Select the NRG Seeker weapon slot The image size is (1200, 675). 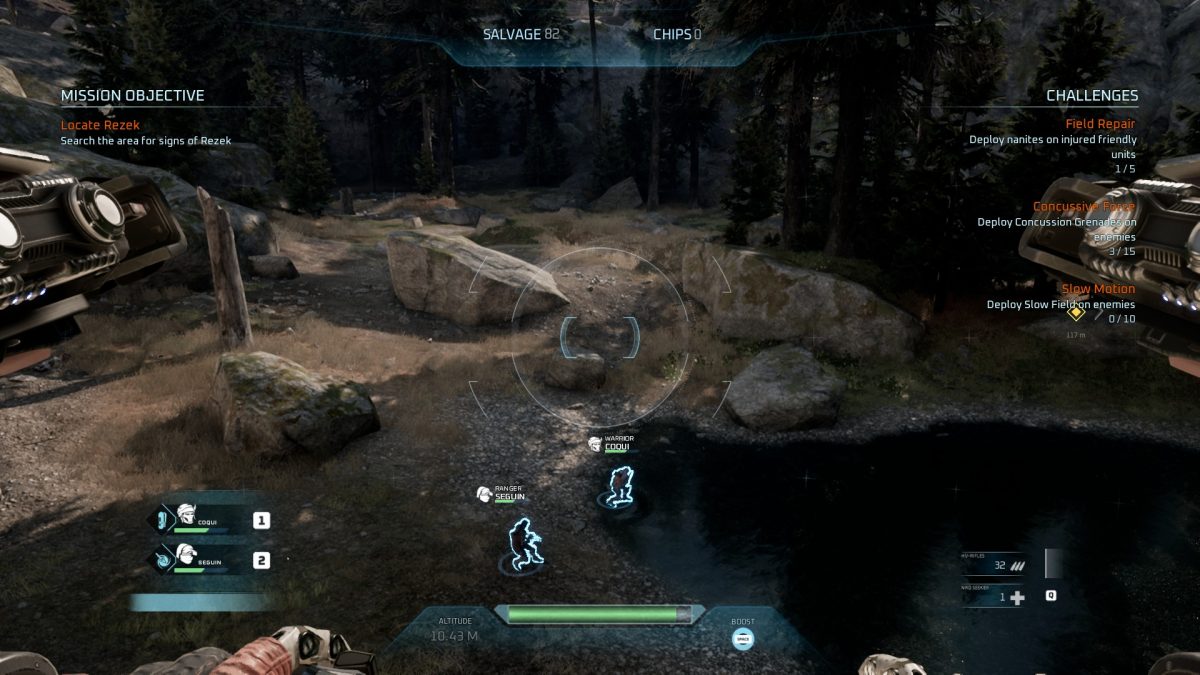click(994, 597)
